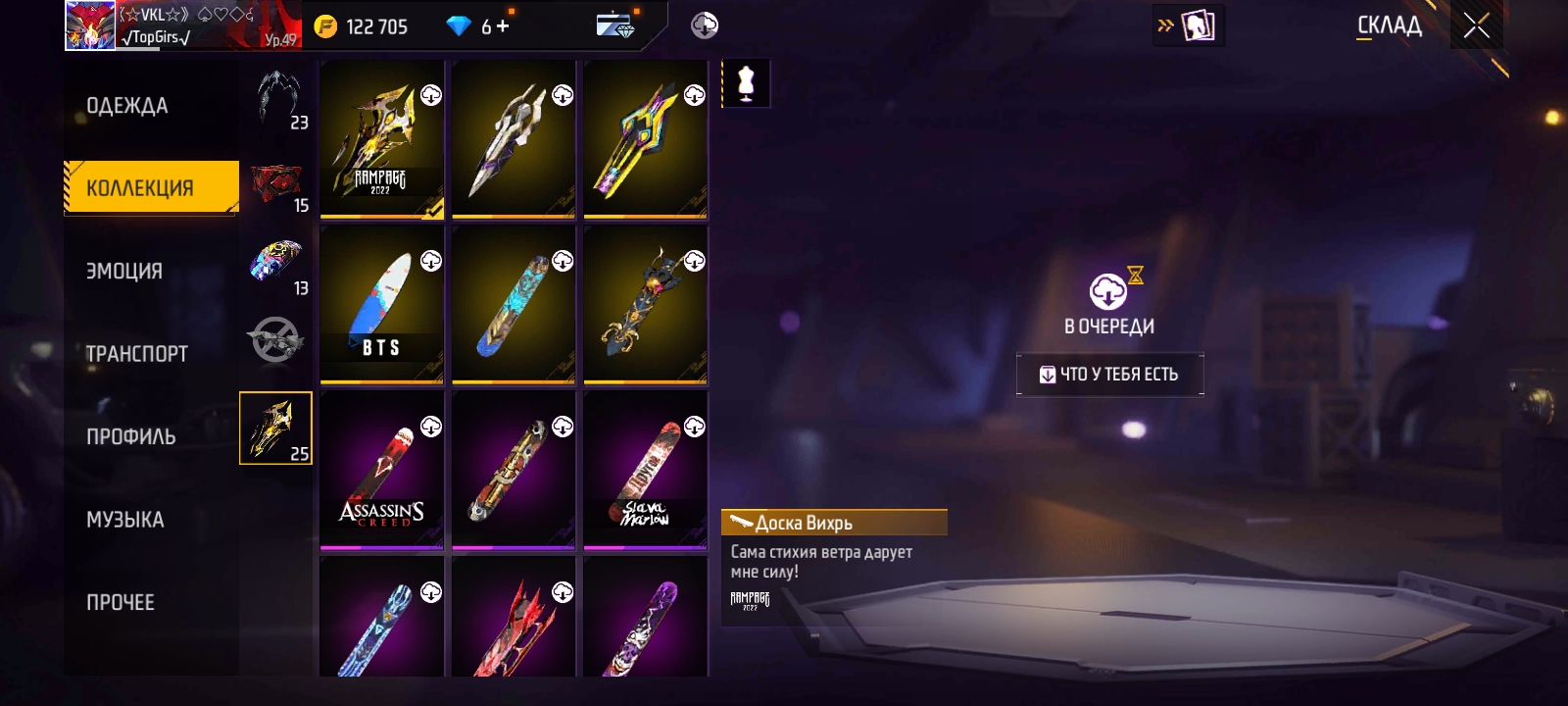Viewport: 1568px width, 706px height.
Task: Click the ЧТО У ТЕБЯ ЕСТЬ button
Action: pyautogui.click(x=1109, y=375)
